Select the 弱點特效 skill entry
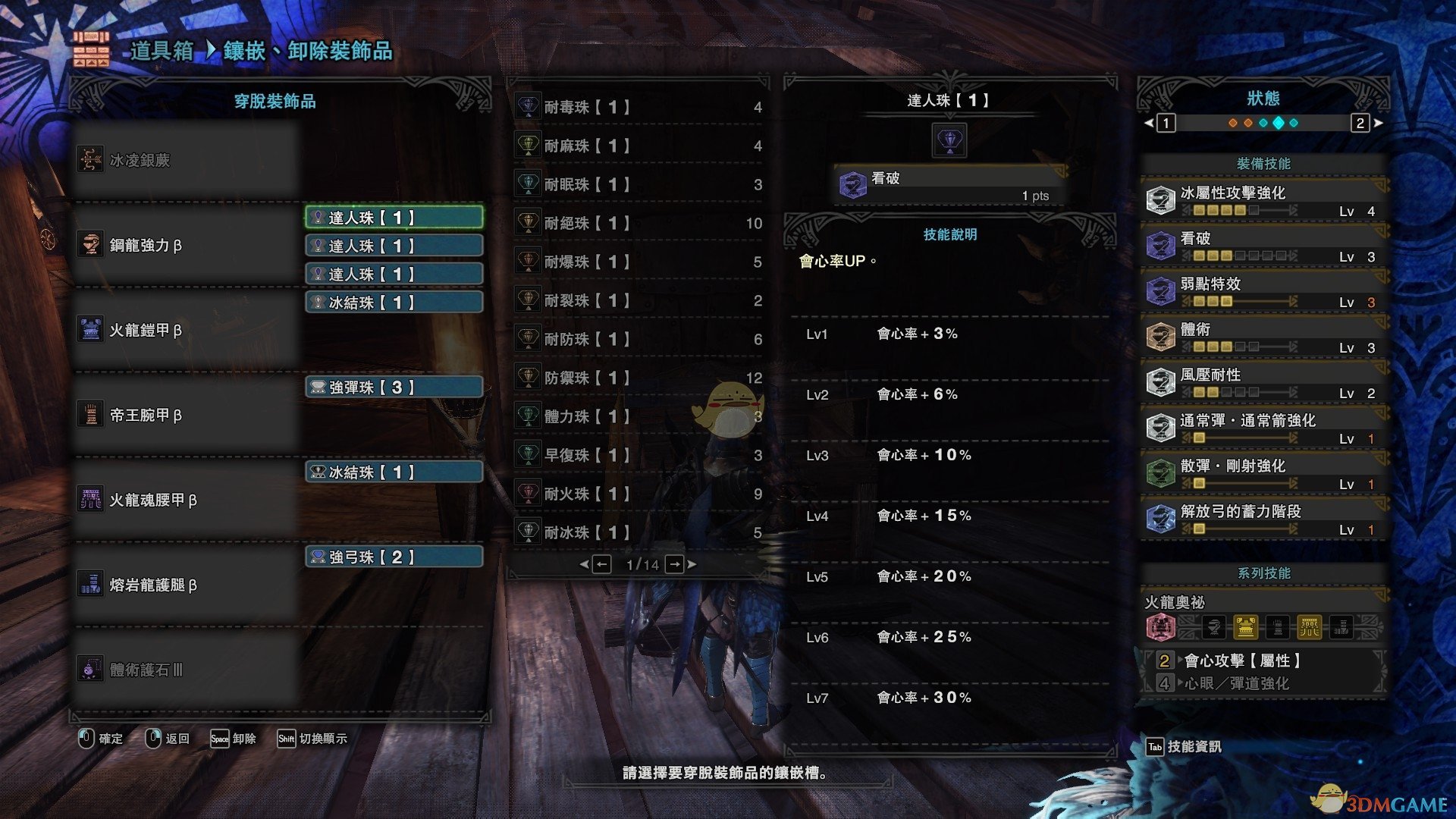The width and height of the screenshot is (1456, 819). click(1263, 291)
